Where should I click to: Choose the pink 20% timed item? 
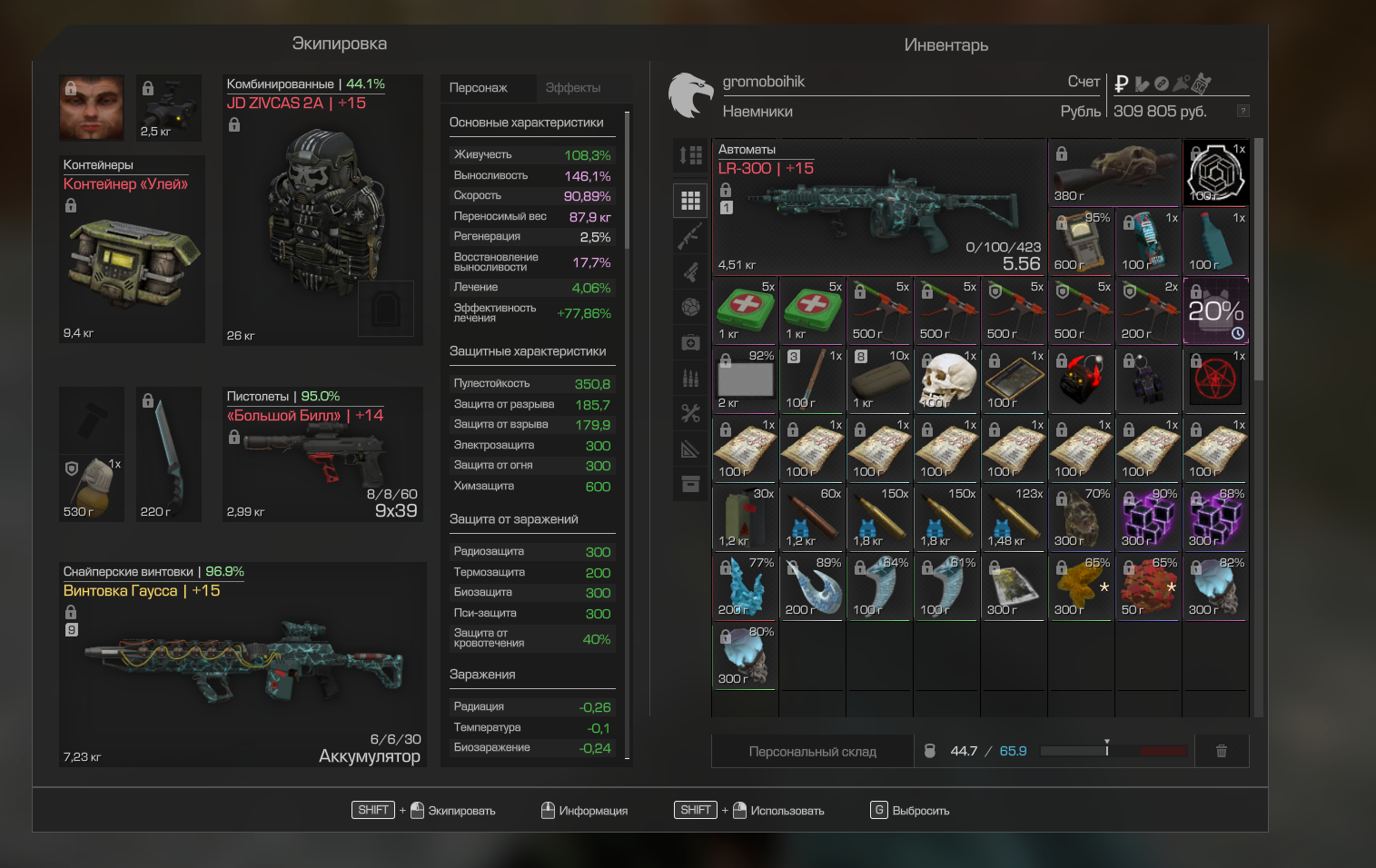coord(1215,311)
